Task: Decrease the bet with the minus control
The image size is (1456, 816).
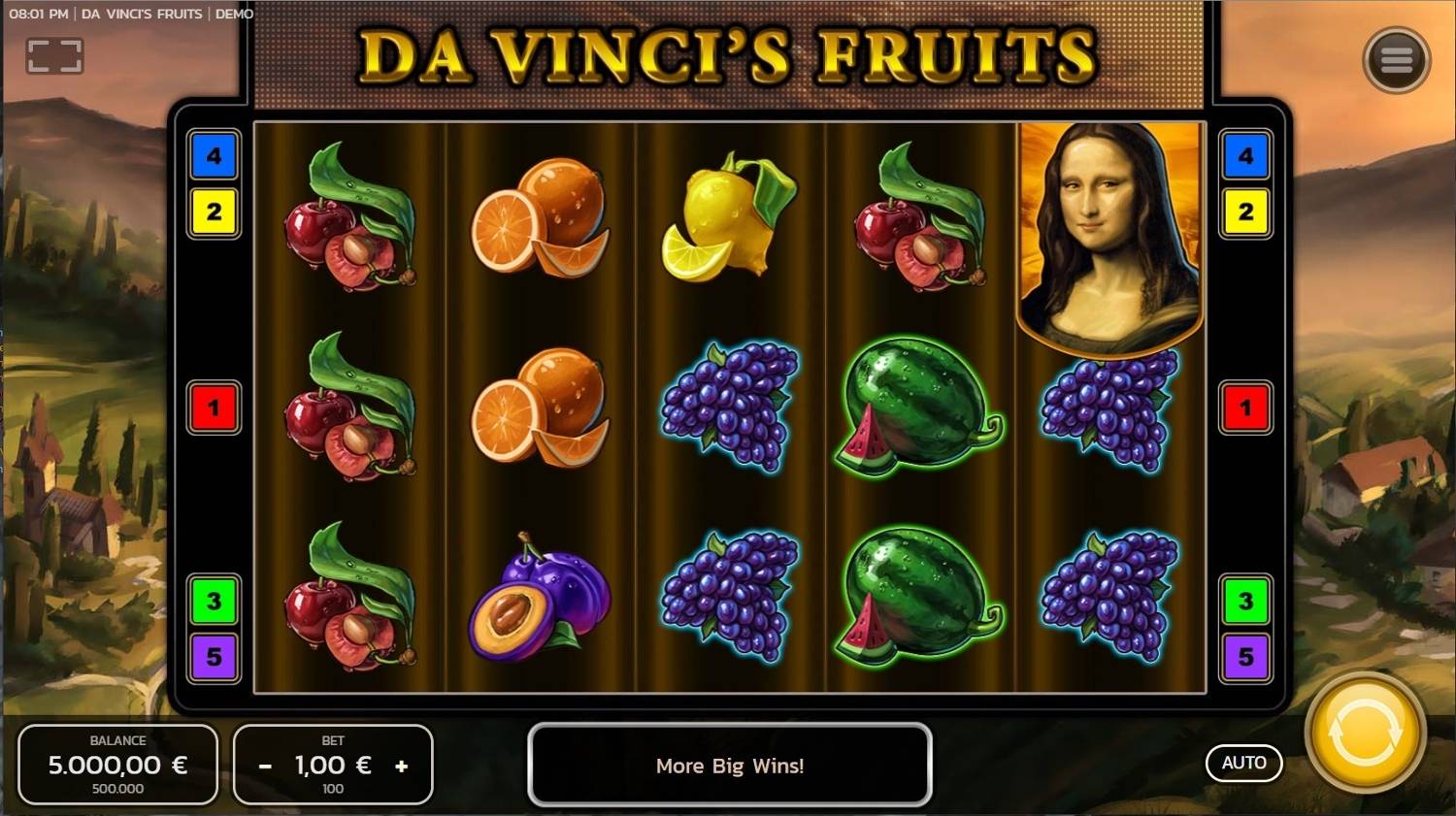Action: pos(264,765)
